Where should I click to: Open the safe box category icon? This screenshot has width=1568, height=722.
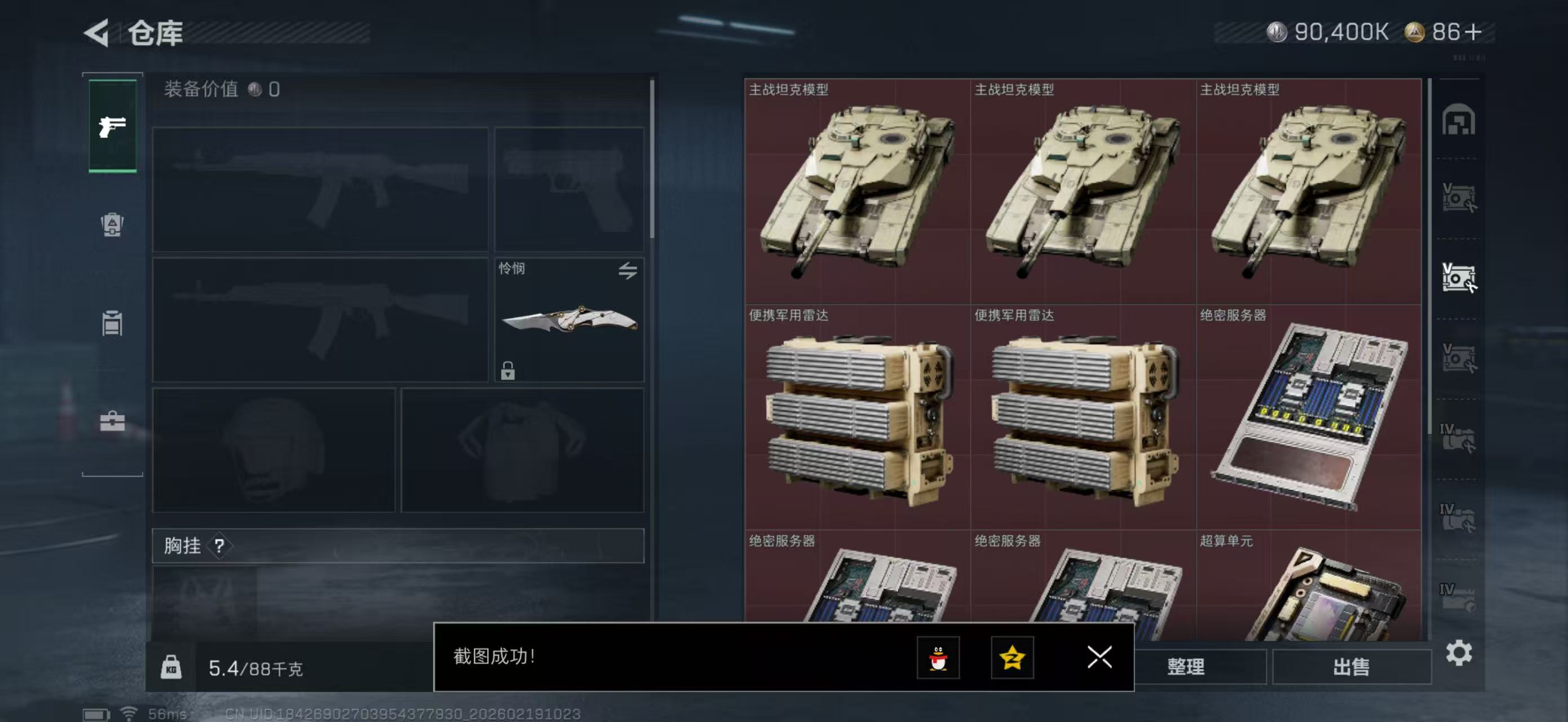[x=112, y=225]
